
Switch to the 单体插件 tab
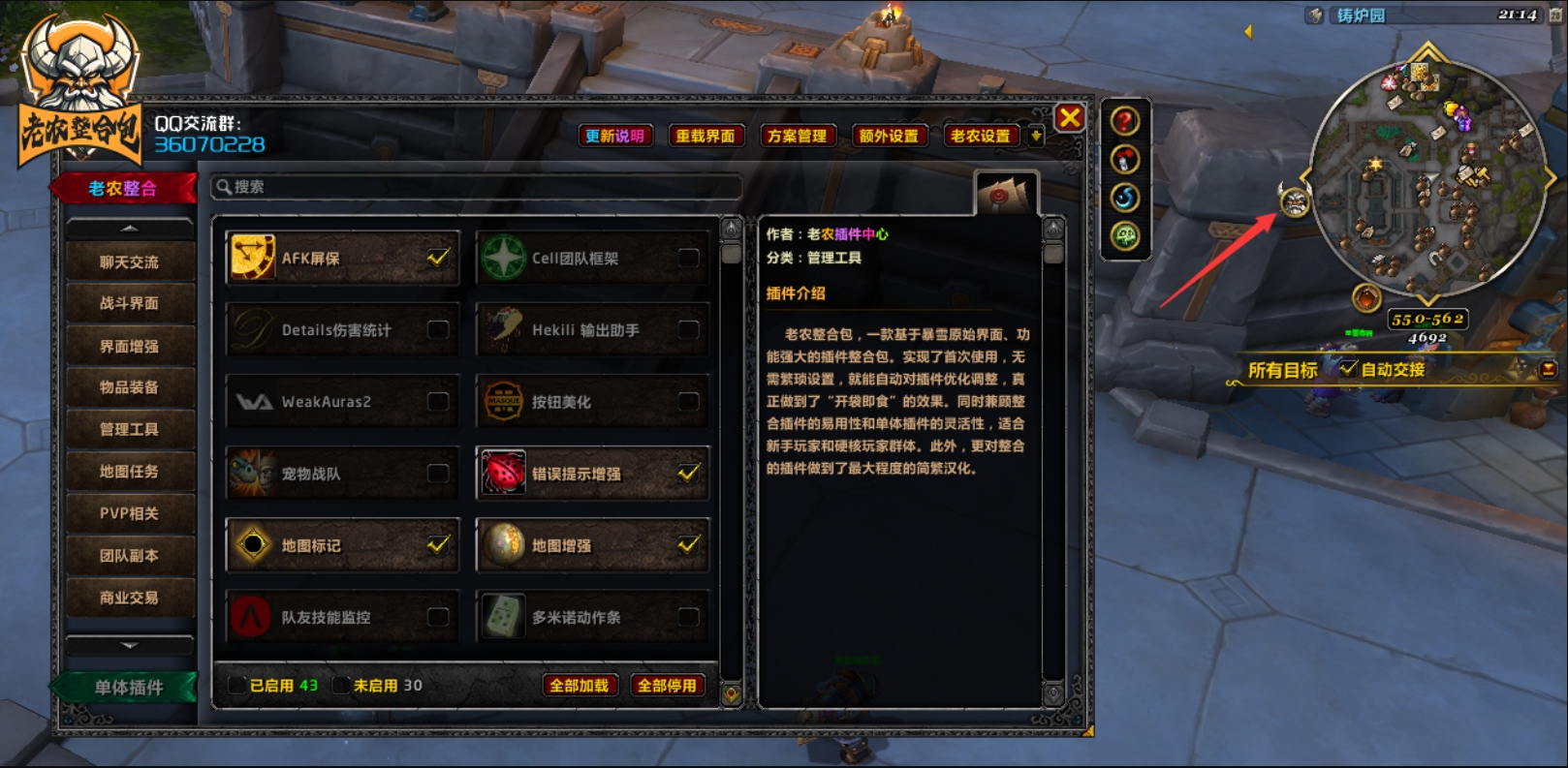pyautogui.click(x=128, y=688)
